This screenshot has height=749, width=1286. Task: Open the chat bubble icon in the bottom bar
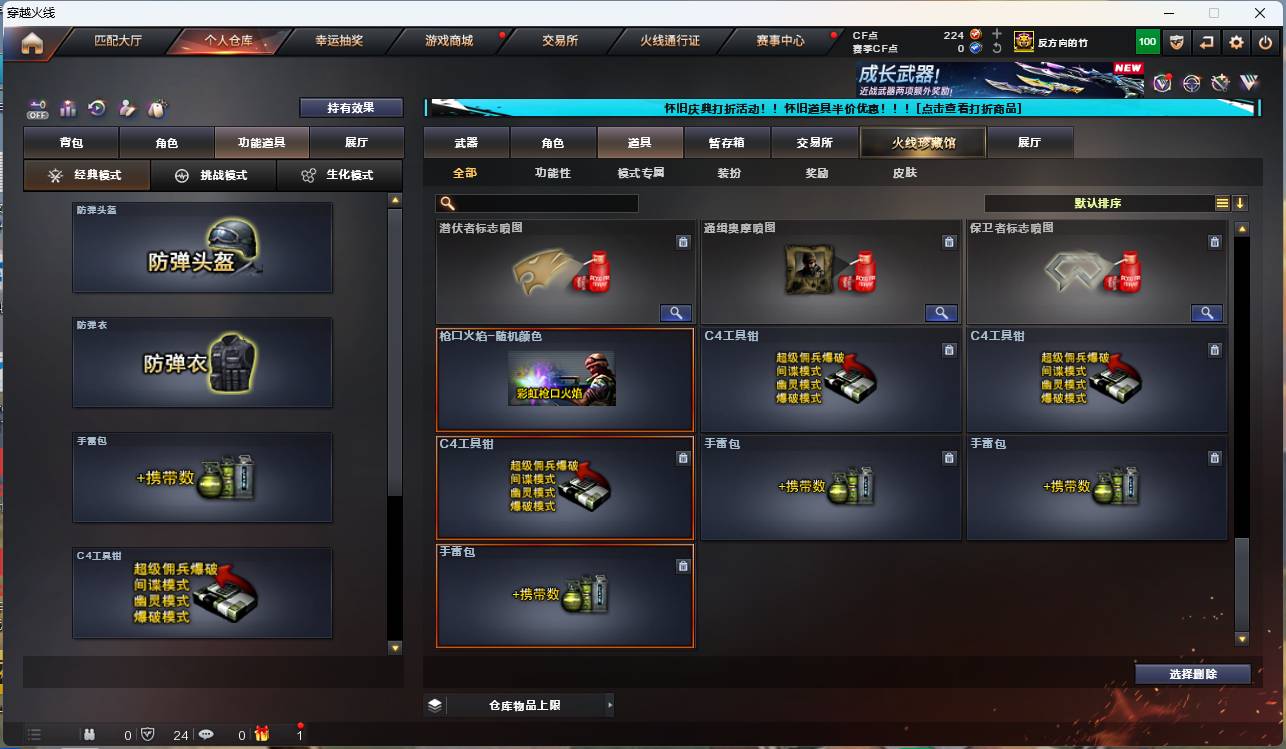pyautogui.click(x=206, y=734)
